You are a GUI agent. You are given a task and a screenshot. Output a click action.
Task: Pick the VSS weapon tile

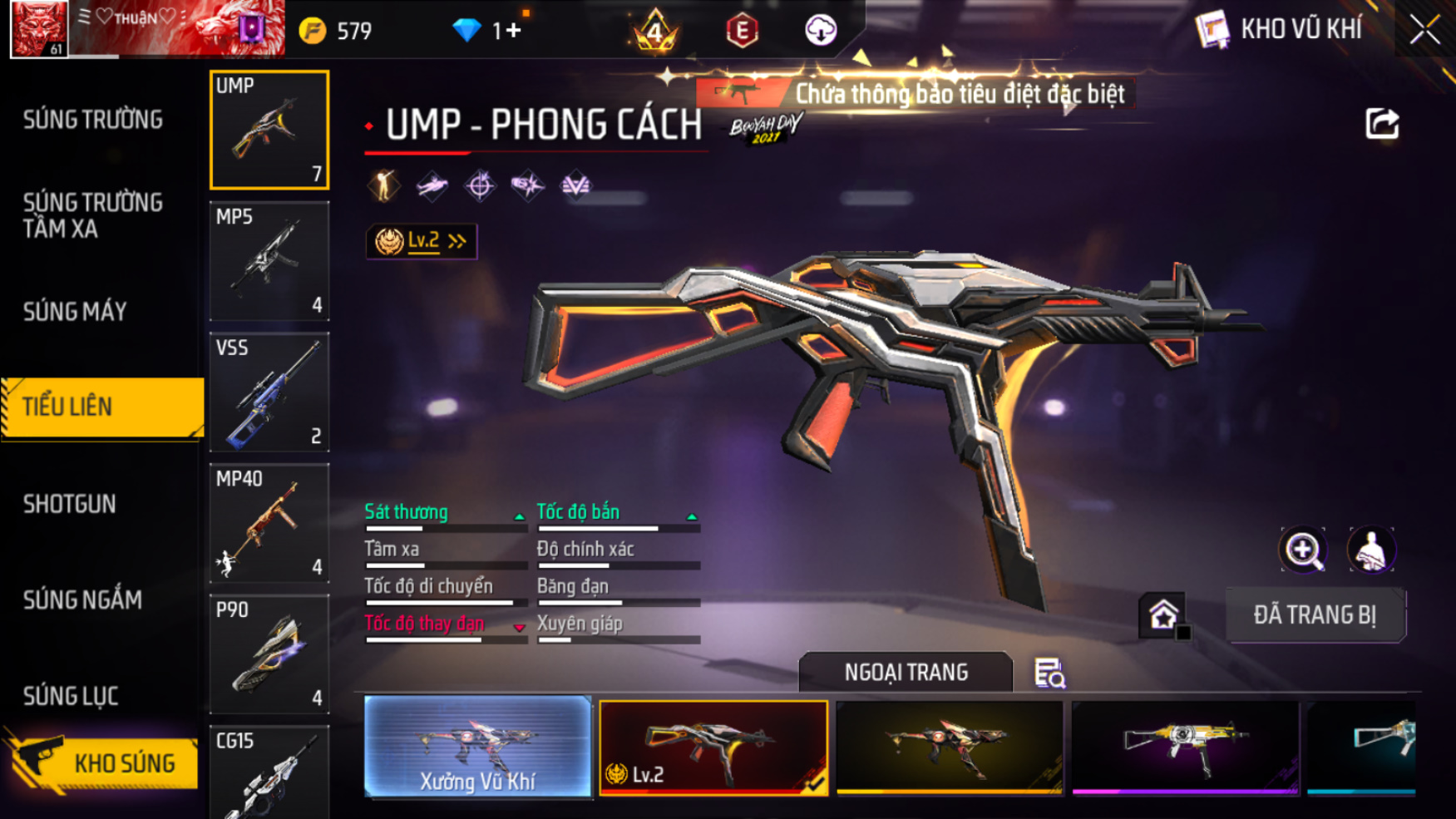click(269, 392)
